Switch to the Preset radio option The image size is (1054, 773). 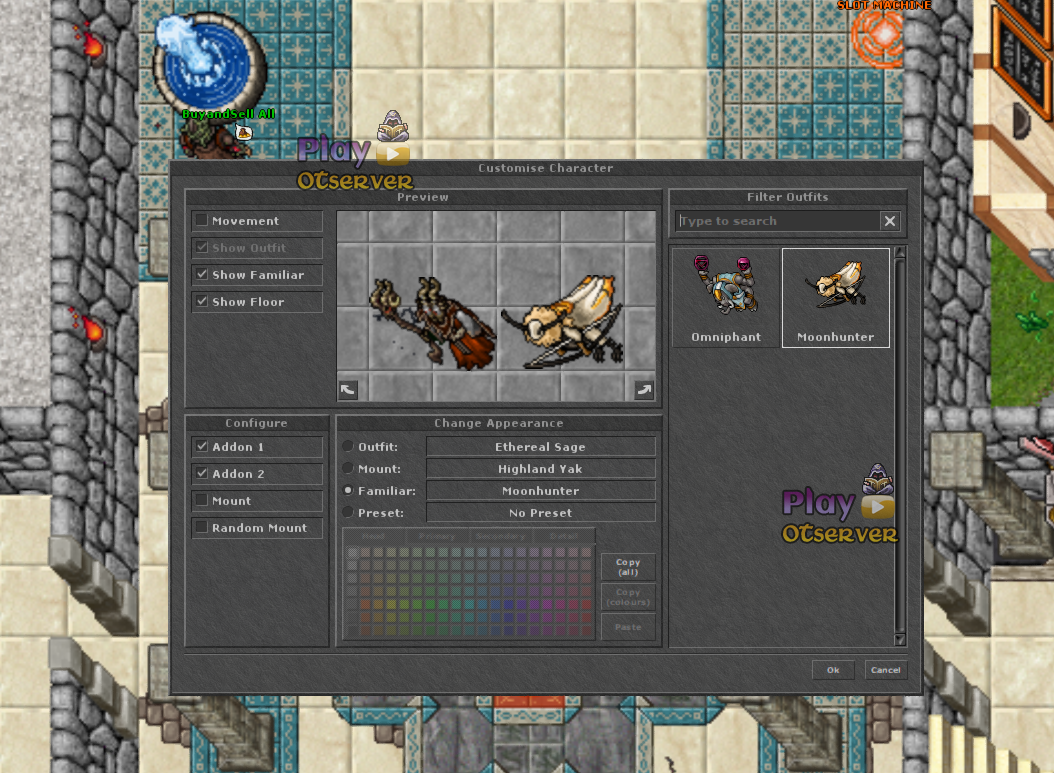point(348,513)
